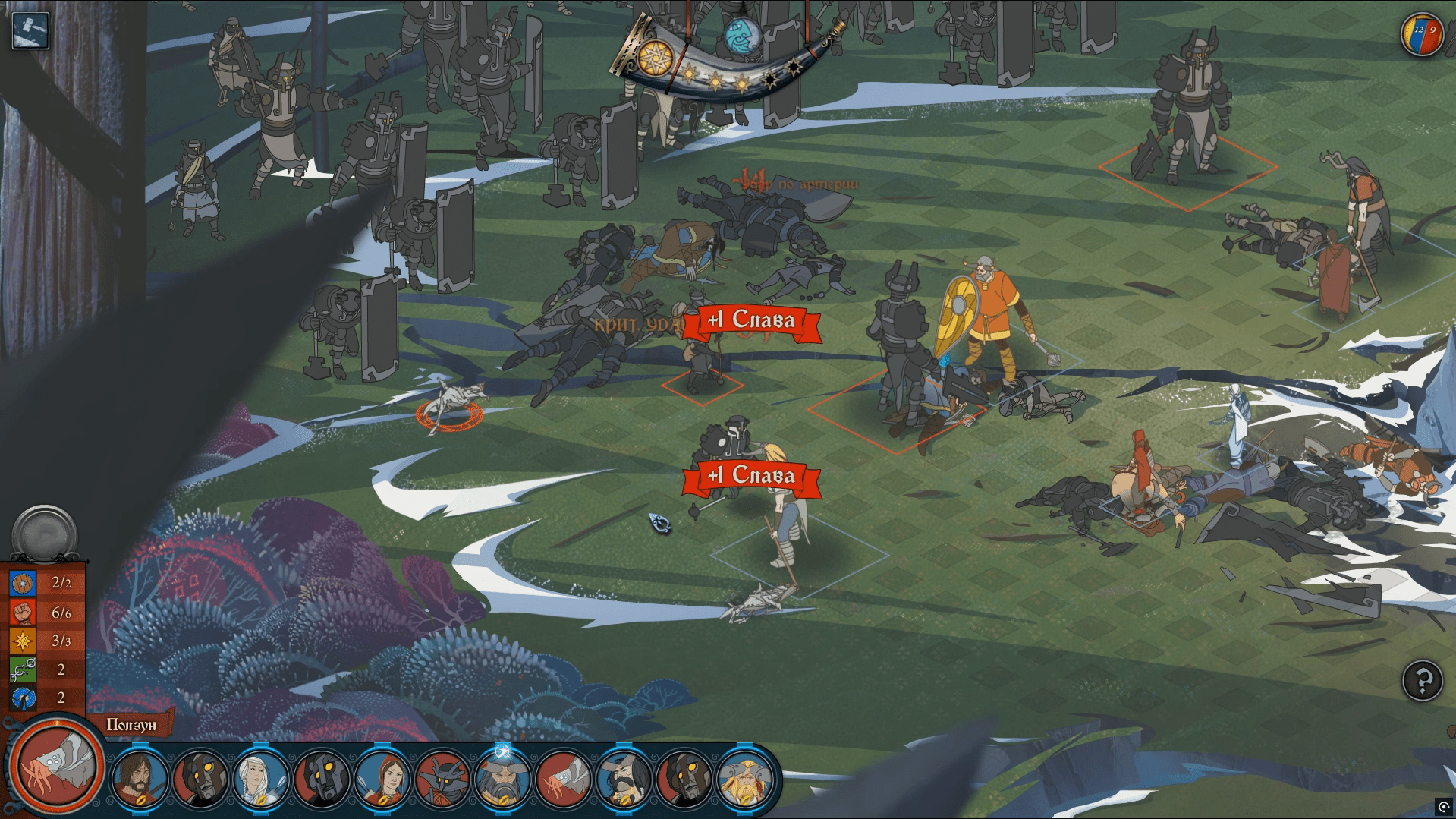Viewport: 1456px width, 819px height.
Task: Pick the black-mustached varl portrait
Action: [x=624, y=778]
